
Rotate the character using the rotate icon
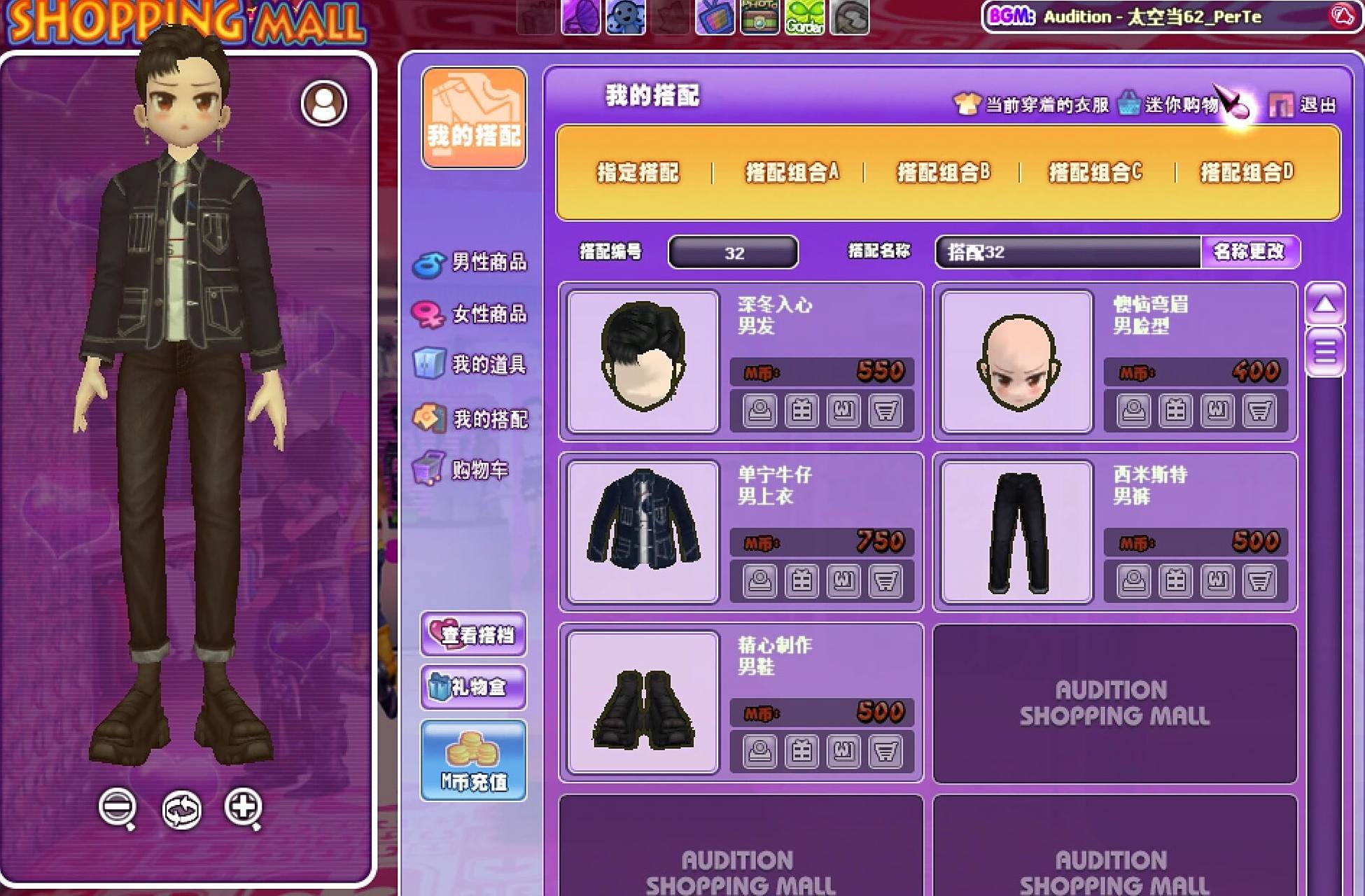click(181, 810)
